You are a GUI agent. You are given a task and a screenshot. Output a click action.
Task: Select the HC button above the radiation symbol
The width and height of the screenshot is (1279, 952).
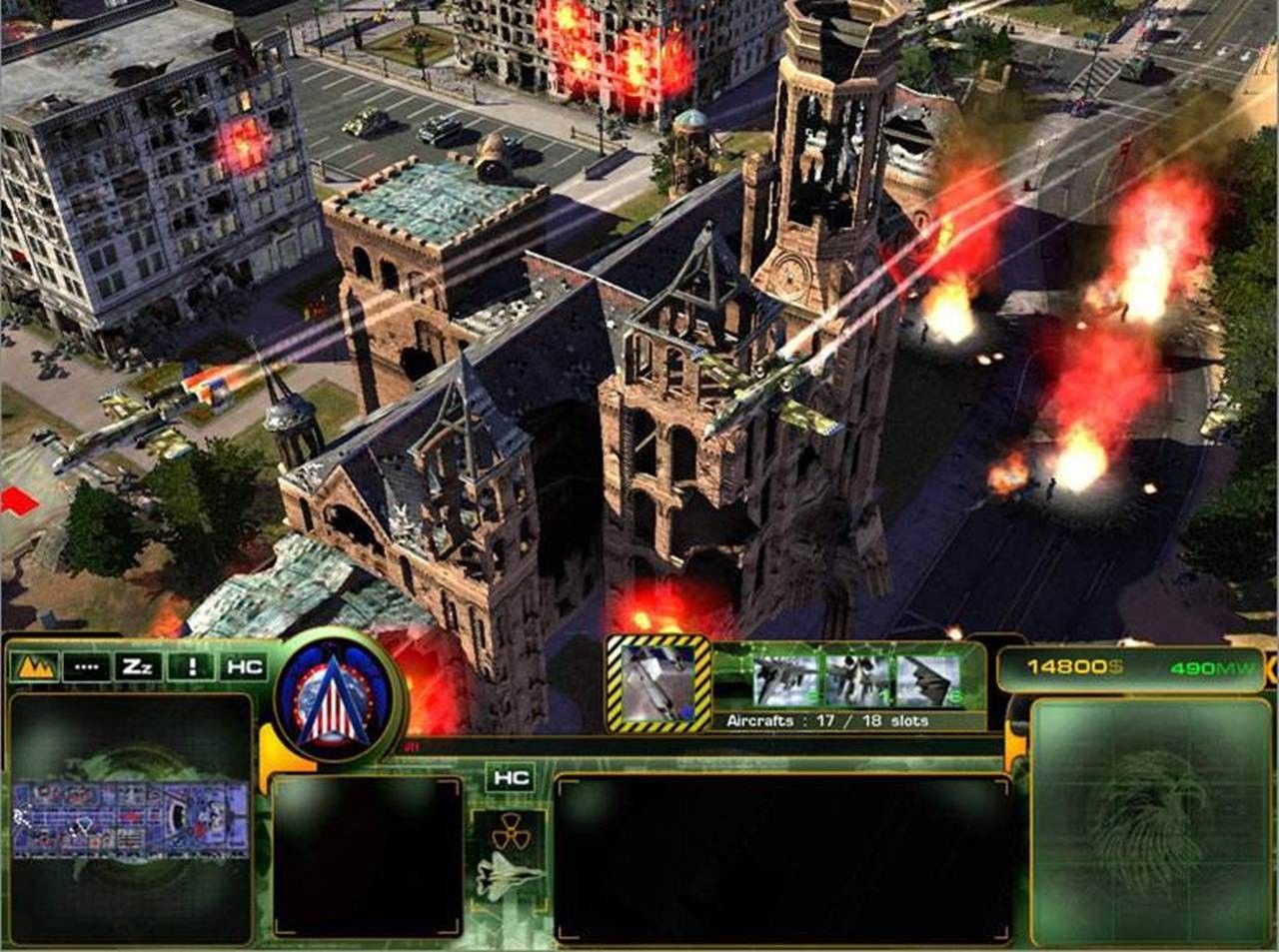click(x=510, y=778)
